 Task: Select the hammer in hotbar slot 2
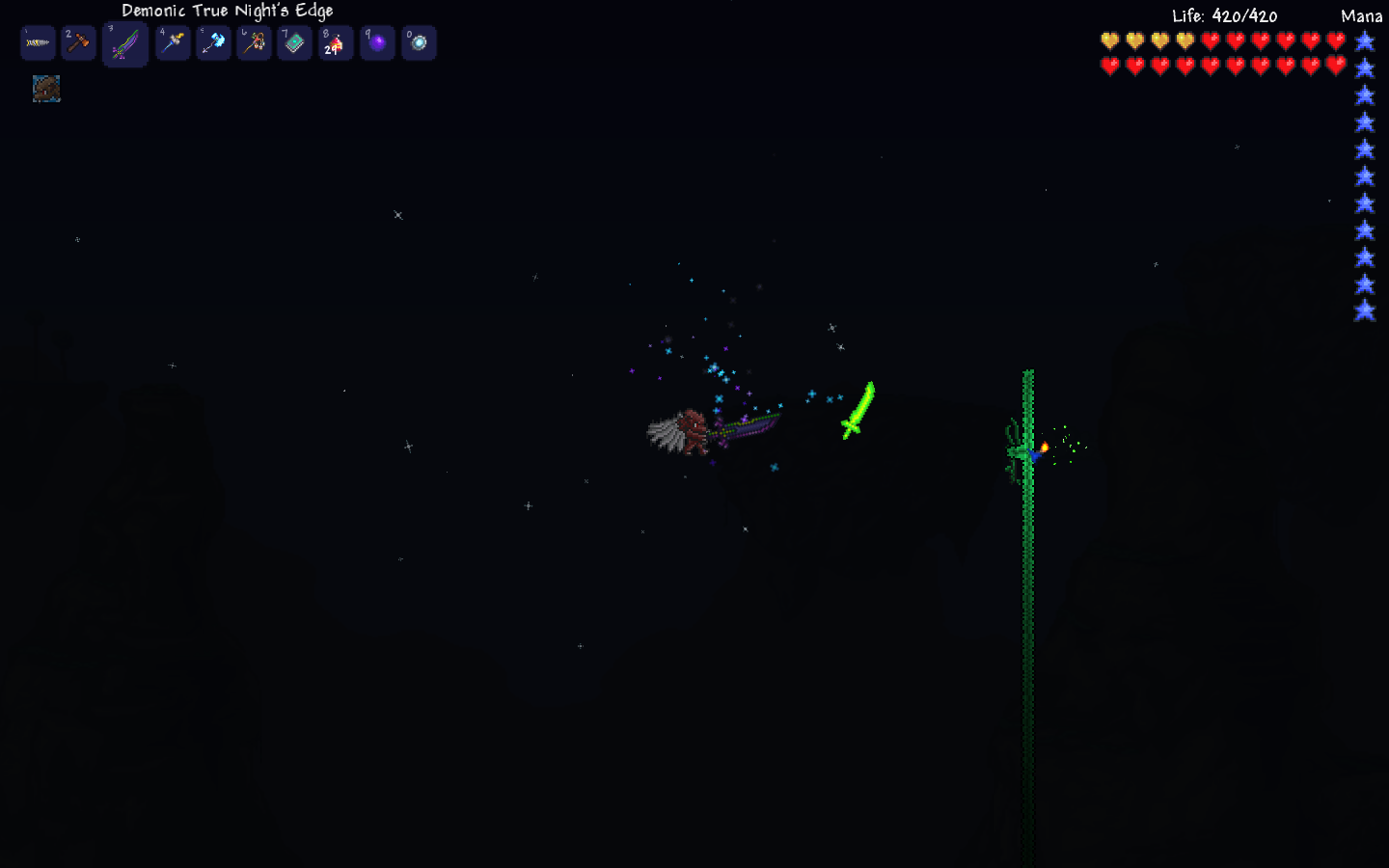(x=79, y=43)
